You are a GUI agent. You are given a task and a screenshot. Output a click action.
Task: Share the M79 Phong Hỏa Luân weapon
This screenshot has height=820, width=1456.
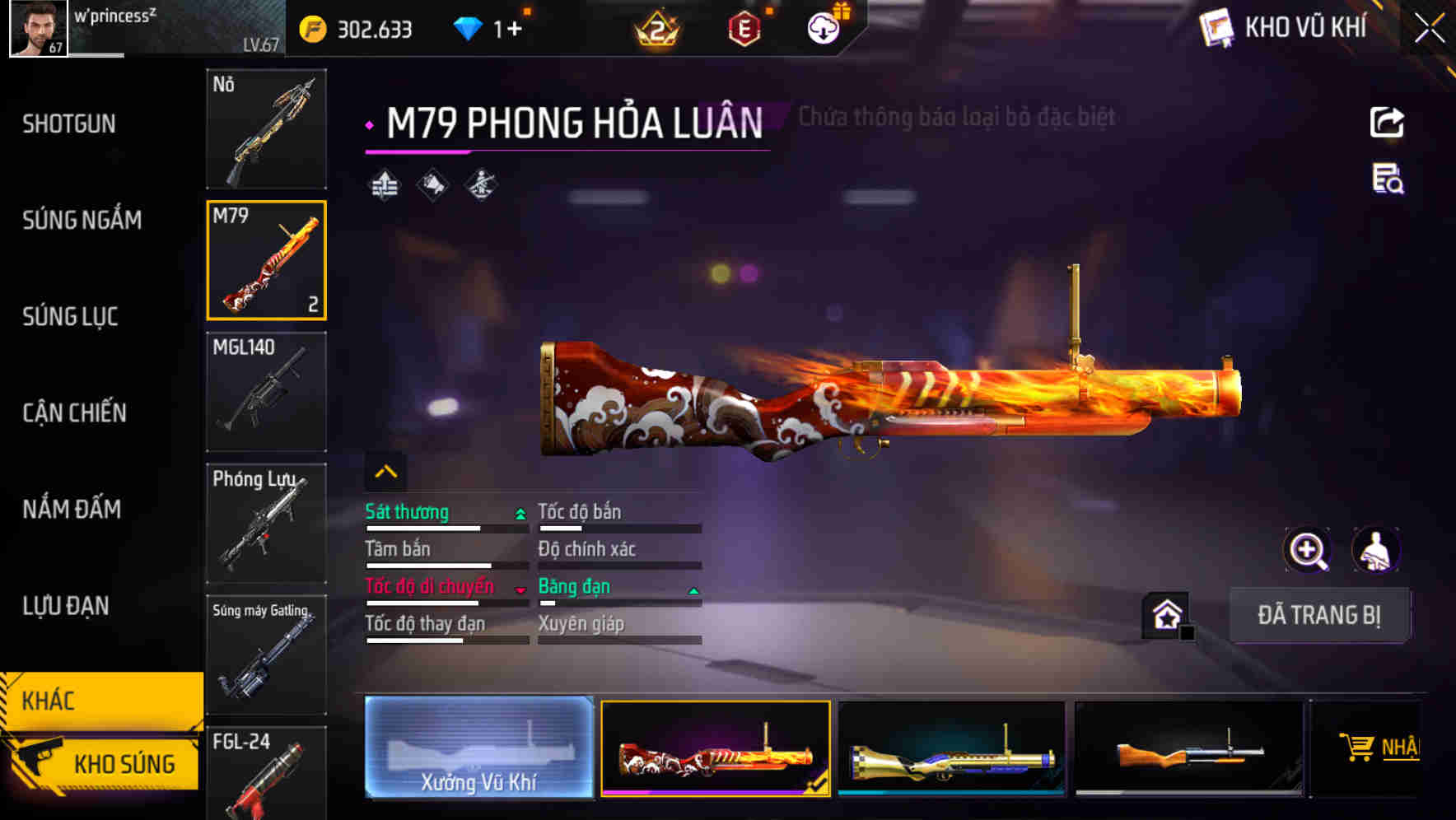(x=1387, y=121)
